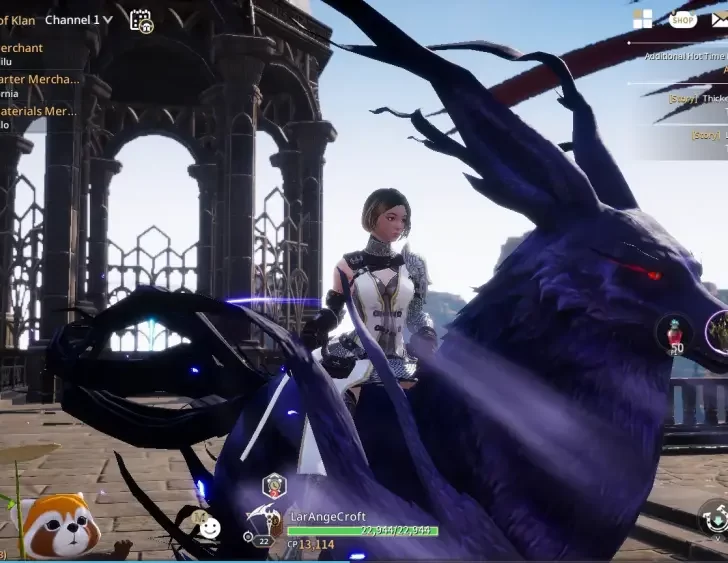Screen dimensions: 728x563
Task: Click the circular arrows swap button
Action: [714, 517]
